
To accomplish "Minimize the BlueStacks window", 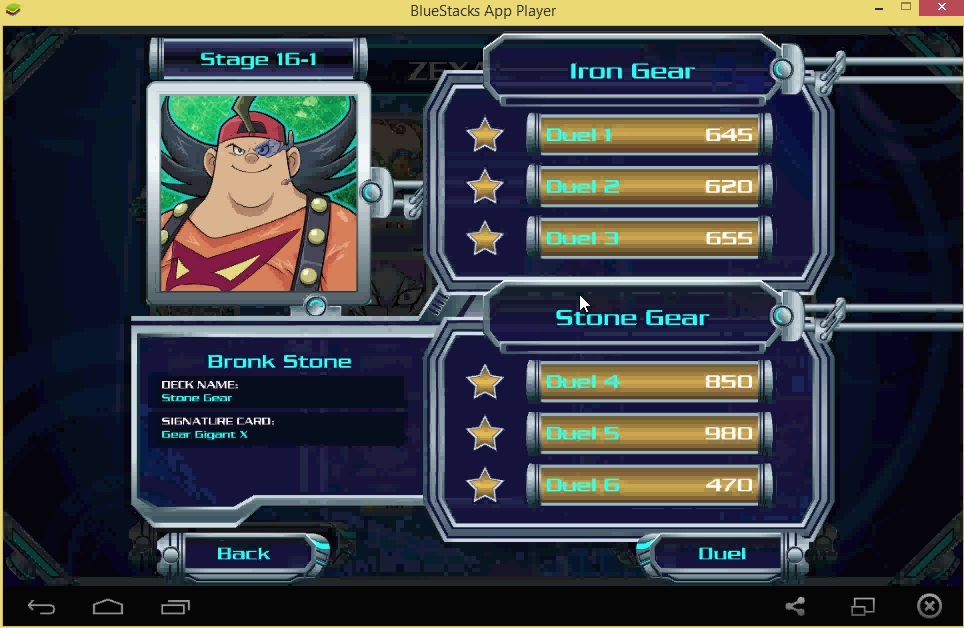I will click(874, 8).
